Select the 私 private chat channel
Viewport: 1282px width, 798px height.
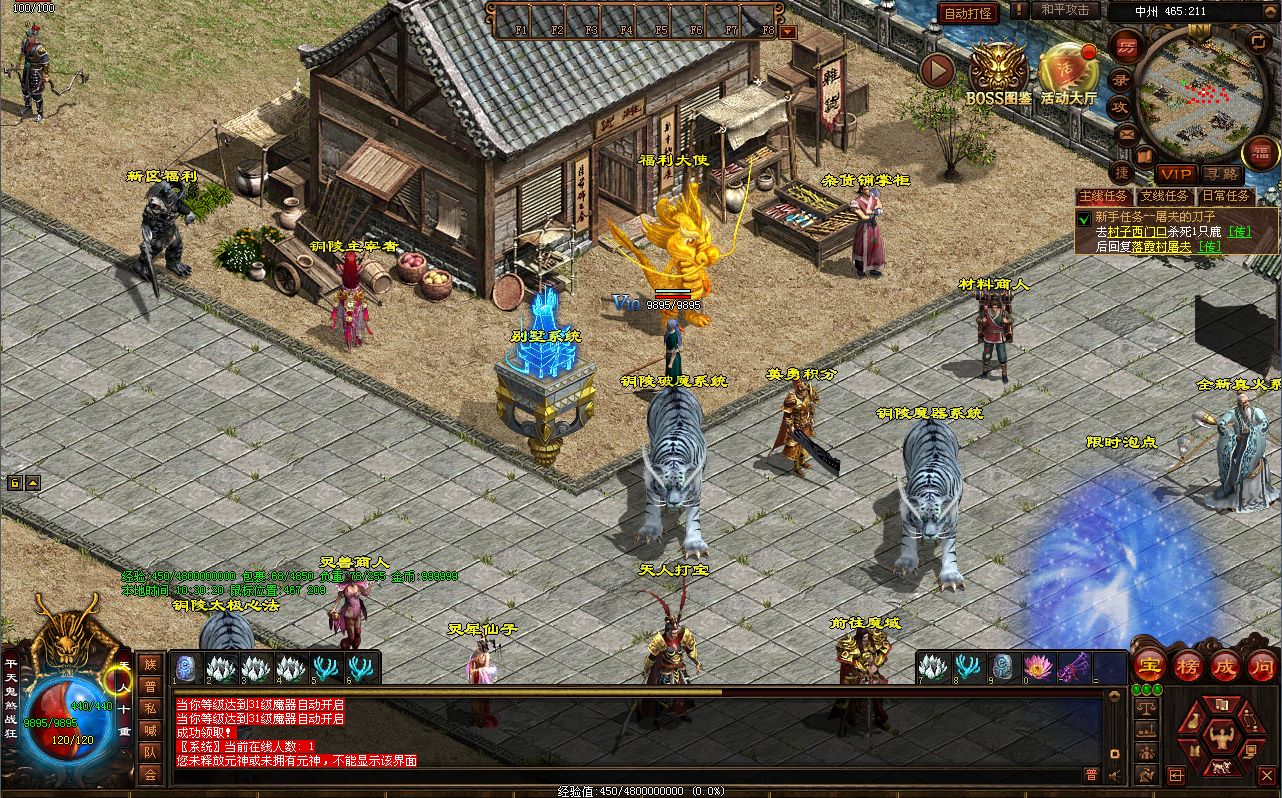coord(150,708)
